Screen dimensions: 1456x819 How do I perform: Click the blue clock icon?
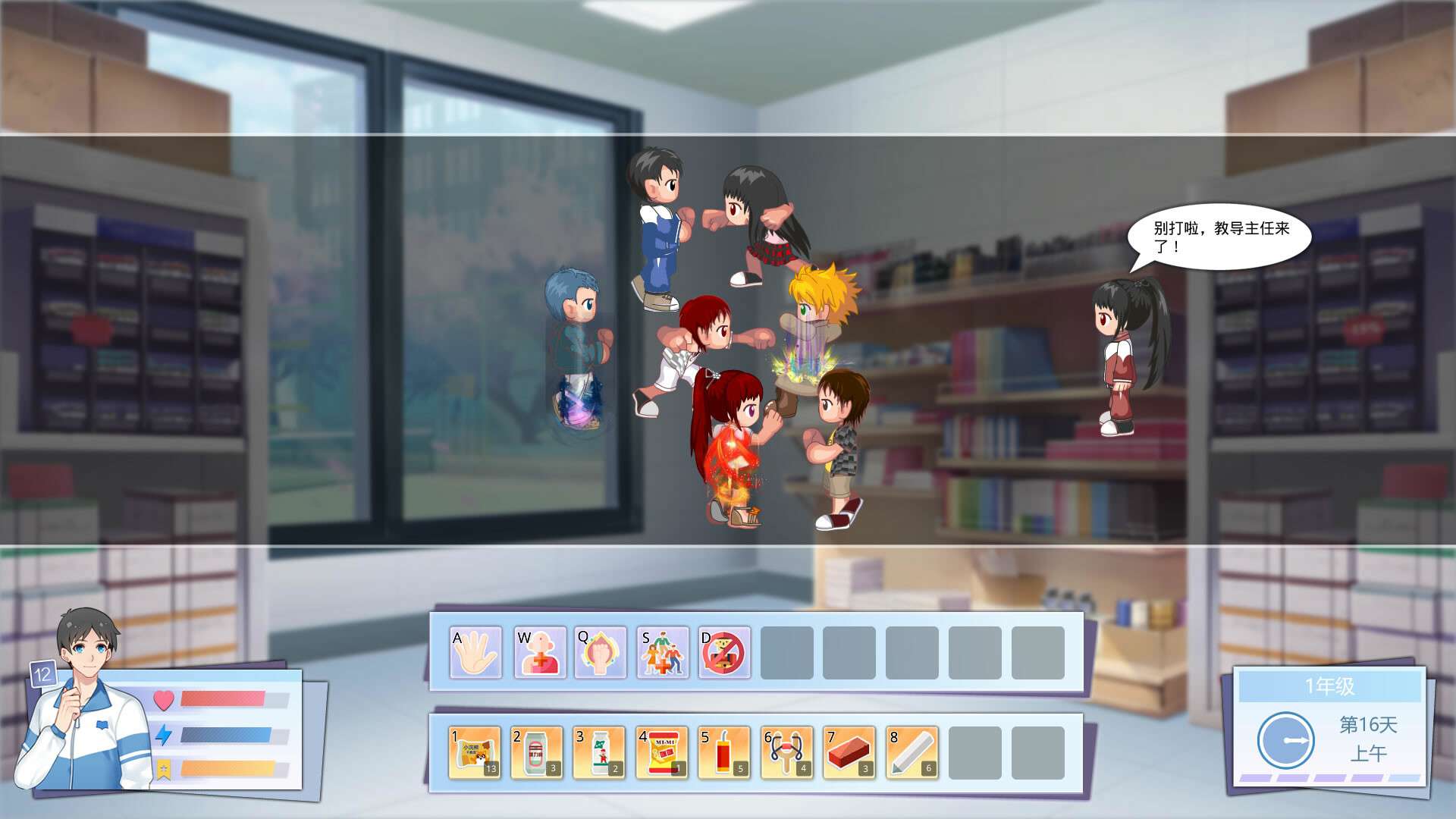pos(1285,739)
